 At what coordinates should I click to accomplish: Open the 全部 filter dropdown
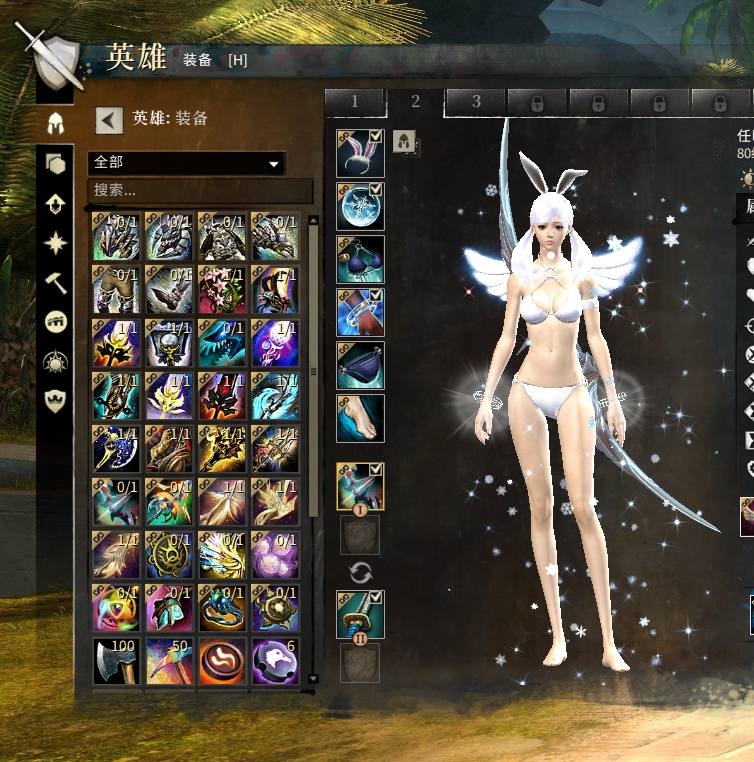pyautogui.click(x=187, y=163)
